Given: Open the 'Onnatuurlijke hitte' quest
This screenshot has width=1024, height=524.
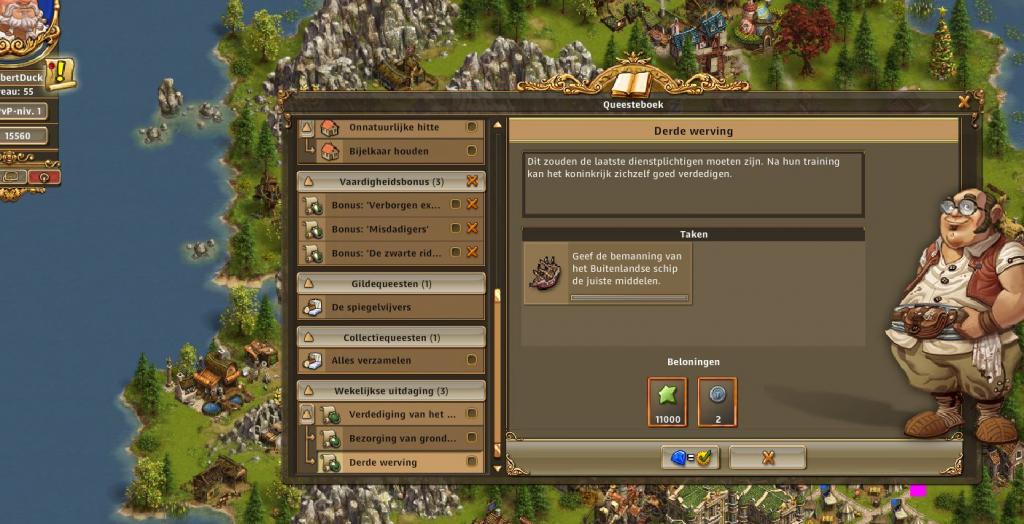Looking at the screenshot, I should 393,128.
